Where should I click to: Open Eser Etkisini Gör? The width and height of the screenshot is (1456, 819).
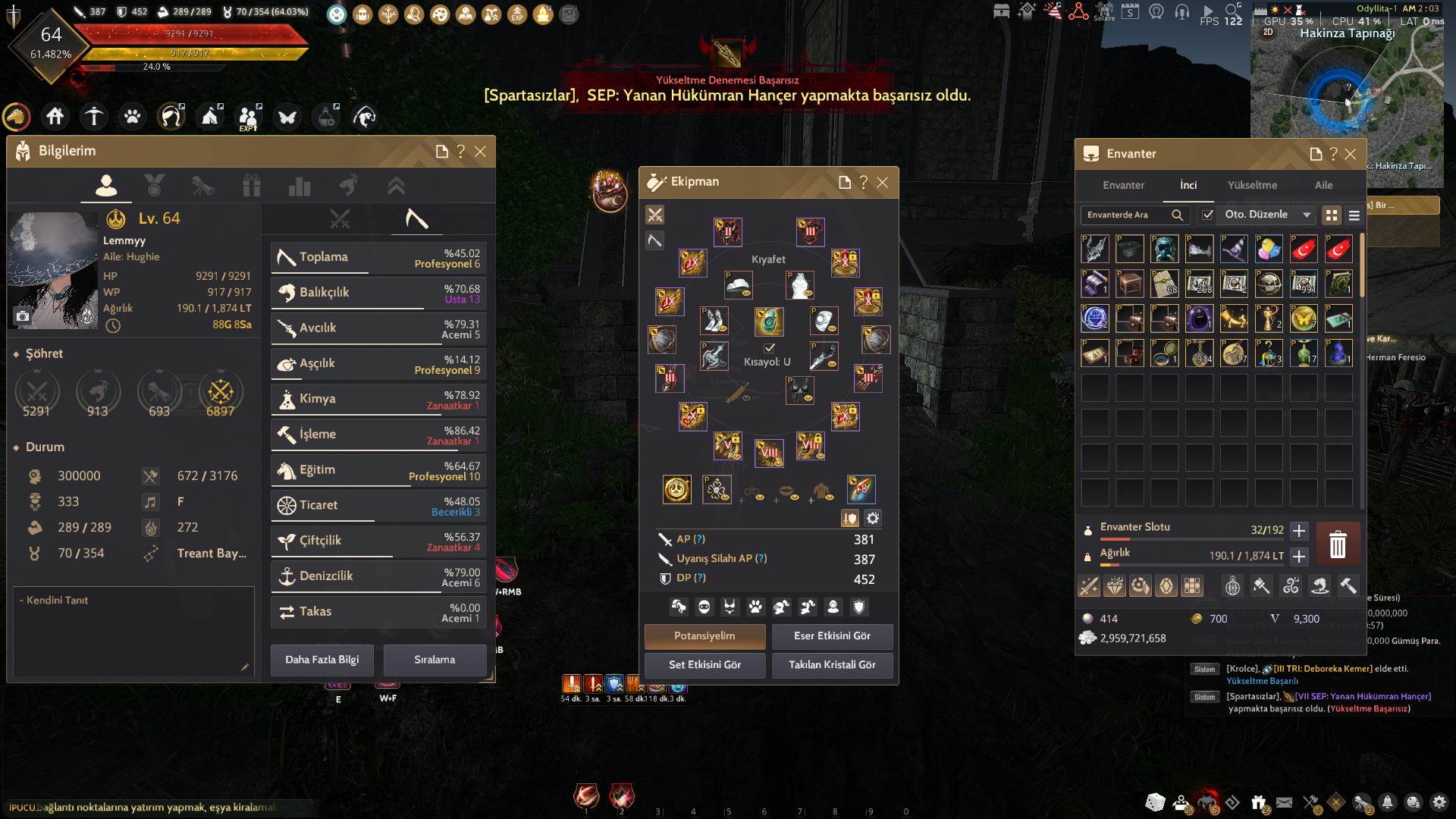832,636
